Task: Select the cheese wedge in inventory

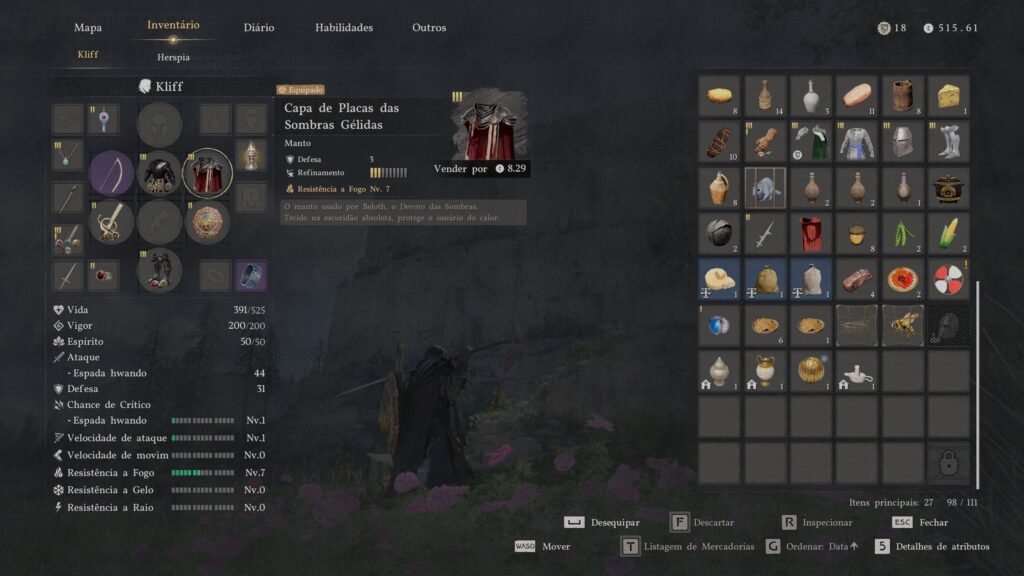Action: (x=948, y=96)
